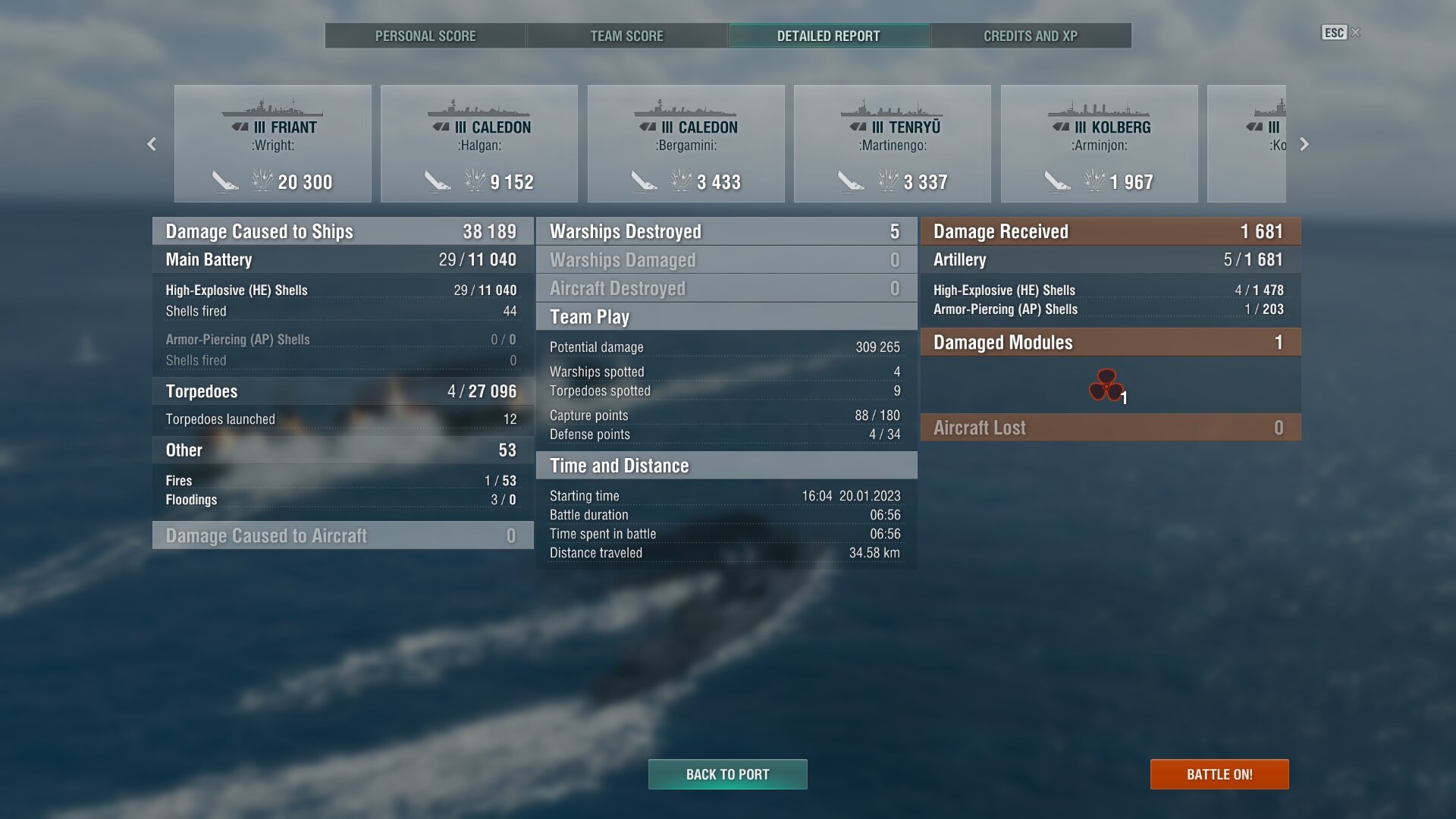Click the damaged propeller module icon
This screenshot has width=1456, height=819.
pyautogui.click(x=1106, y=385)
